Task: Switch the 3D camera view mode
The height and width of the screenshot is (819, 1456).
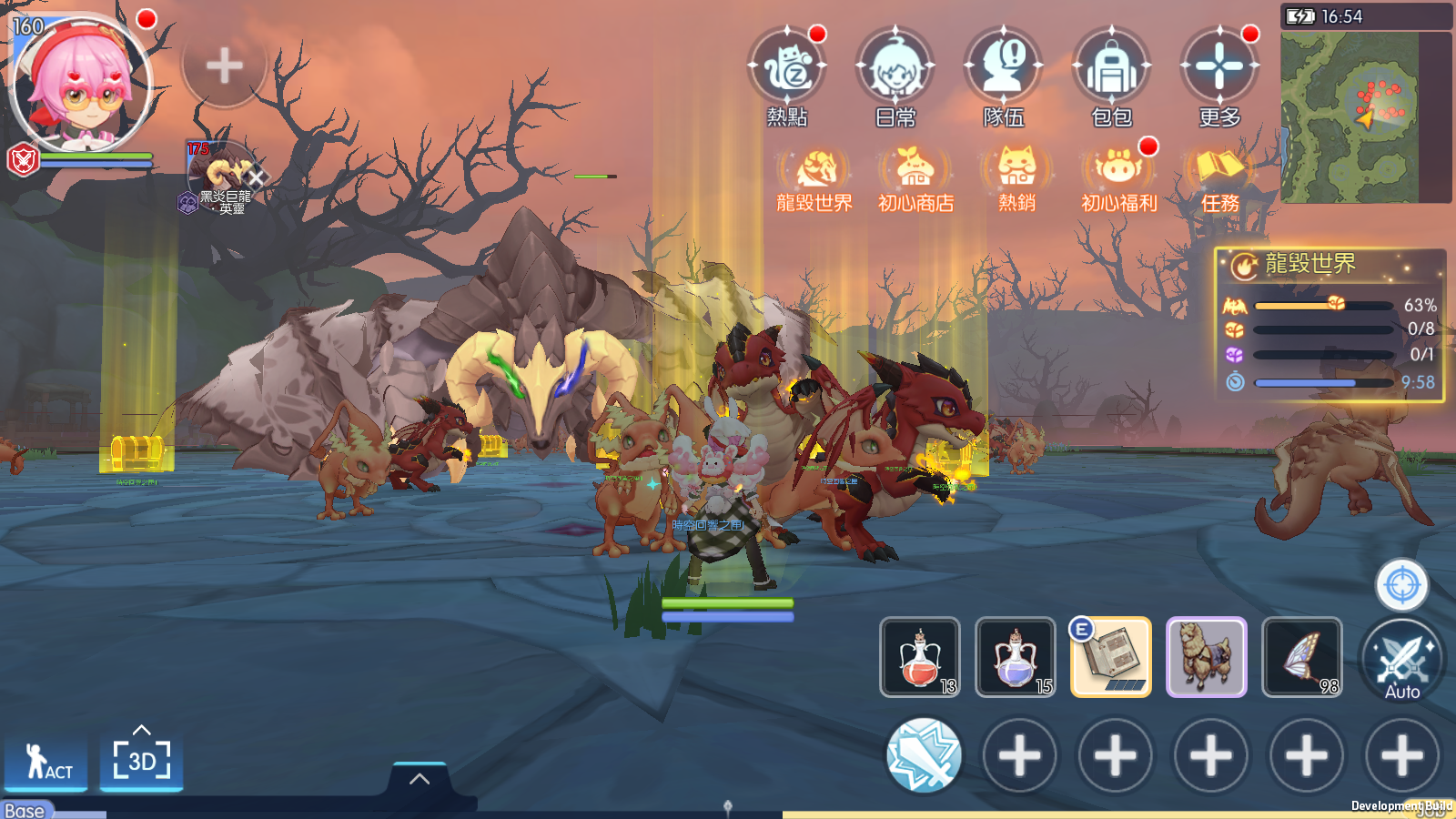Action: [141, 760]
